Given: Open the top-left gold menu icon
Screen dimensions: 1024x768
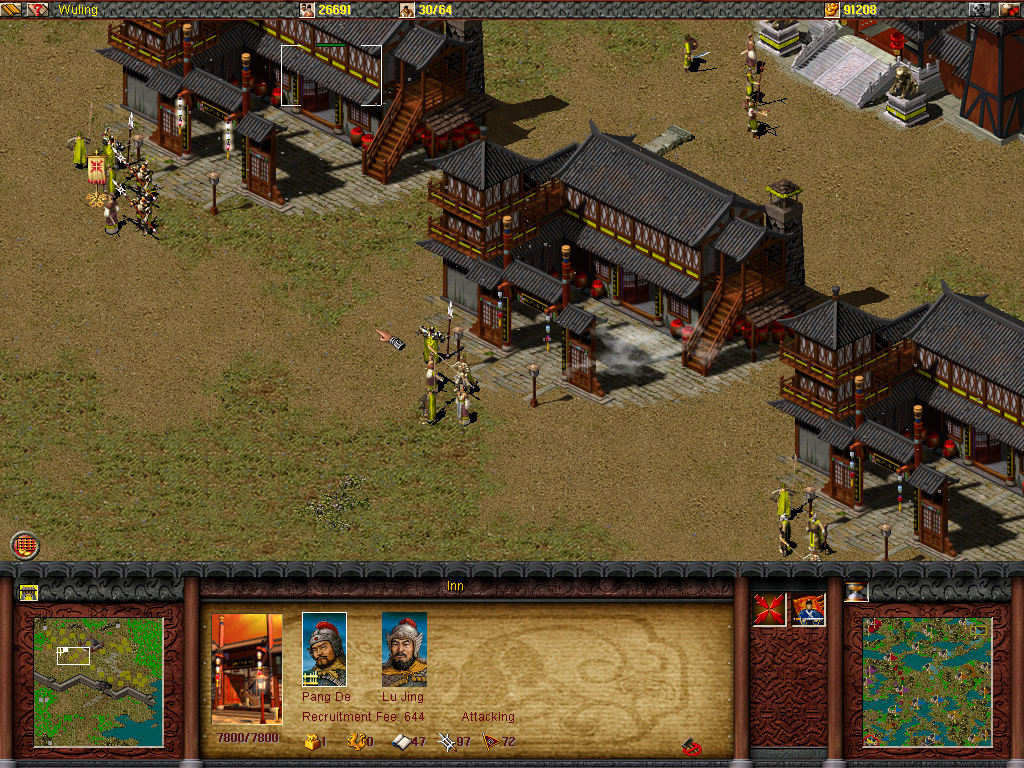Looking at the screenshot, I should (11, 9).
